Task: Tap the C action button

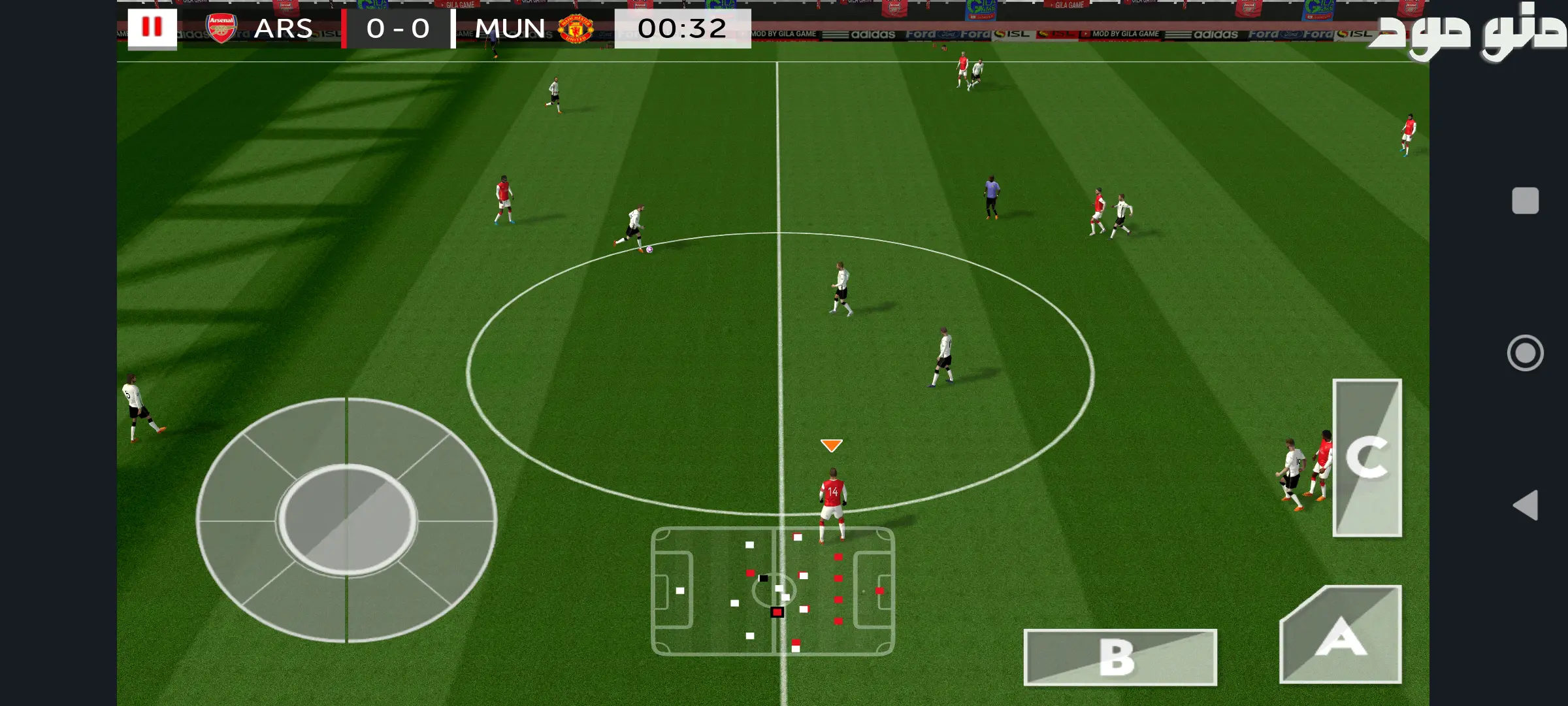Action: tap(1367, 458)
